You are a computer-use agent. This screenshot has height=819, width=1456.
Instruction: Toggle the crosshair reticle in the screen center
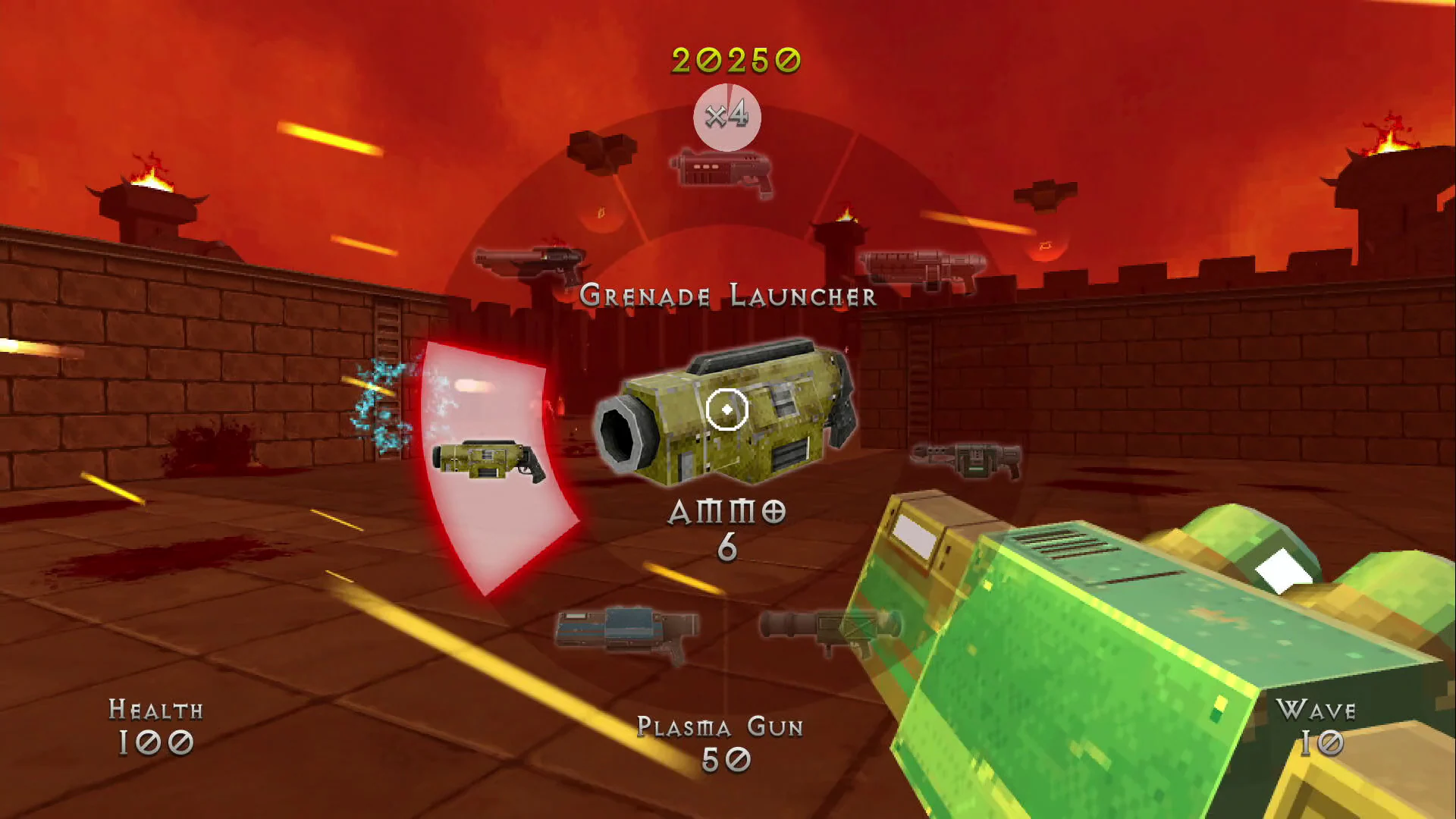click(726, 409)
